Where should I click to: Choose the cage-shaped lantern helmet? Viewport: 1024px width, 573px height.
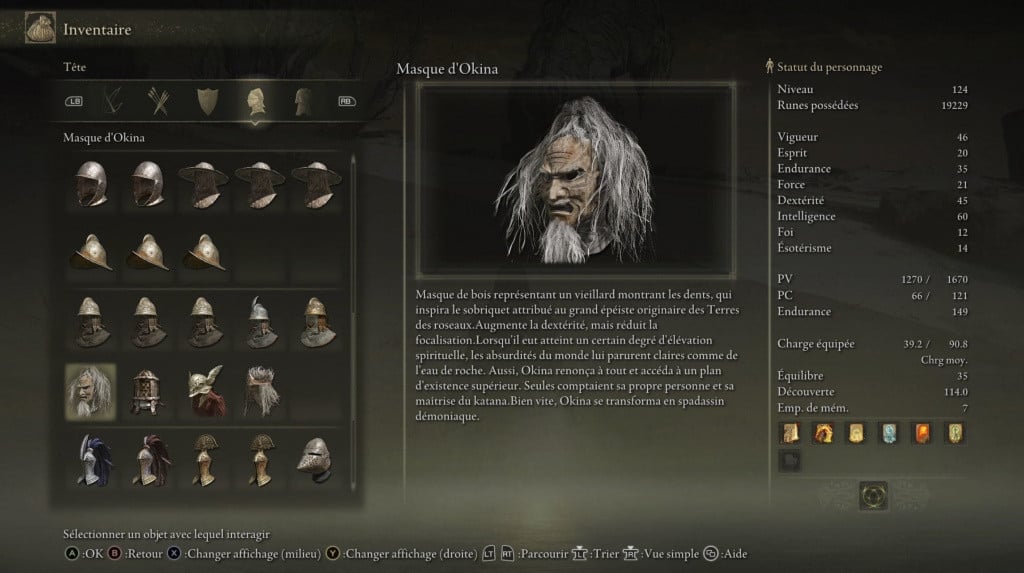(x=147, y=390)
